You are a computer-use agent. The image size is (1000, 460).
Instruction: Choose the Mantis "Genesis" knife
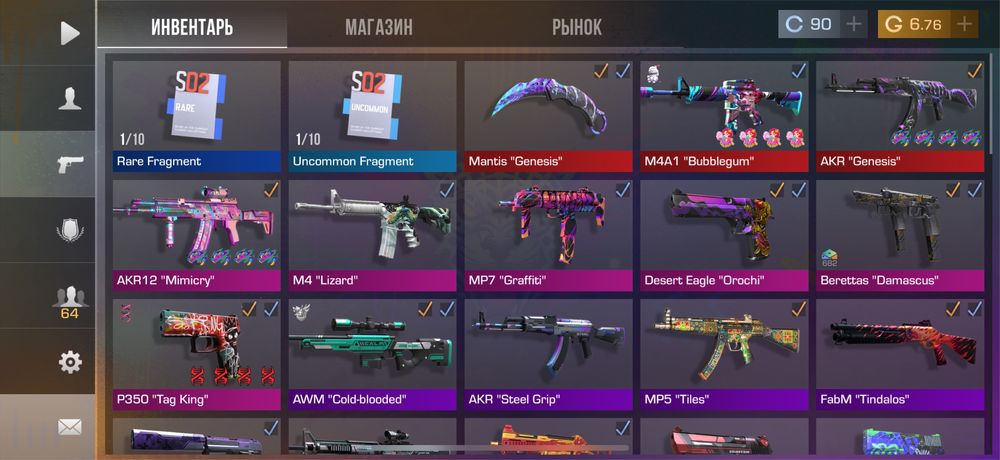pyautogui.click(x=548, y=116)
